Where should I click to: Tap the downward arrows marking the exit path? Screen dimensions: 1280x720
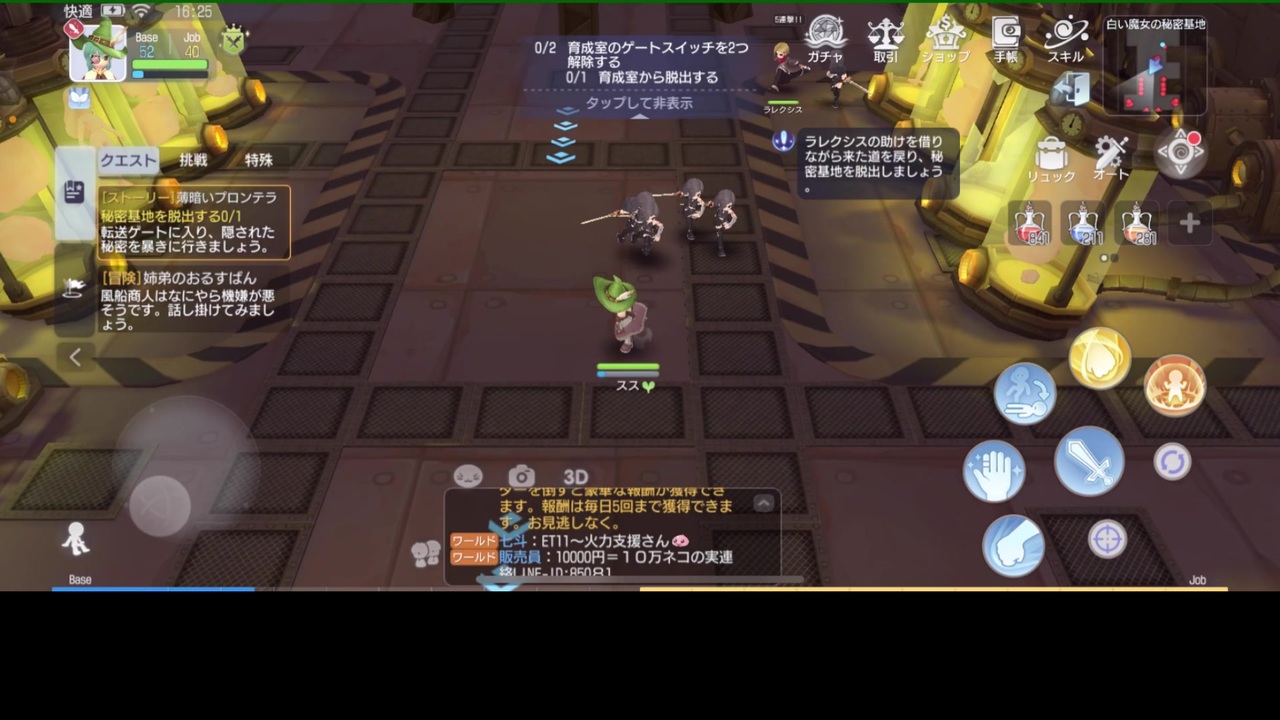point(563,135)
